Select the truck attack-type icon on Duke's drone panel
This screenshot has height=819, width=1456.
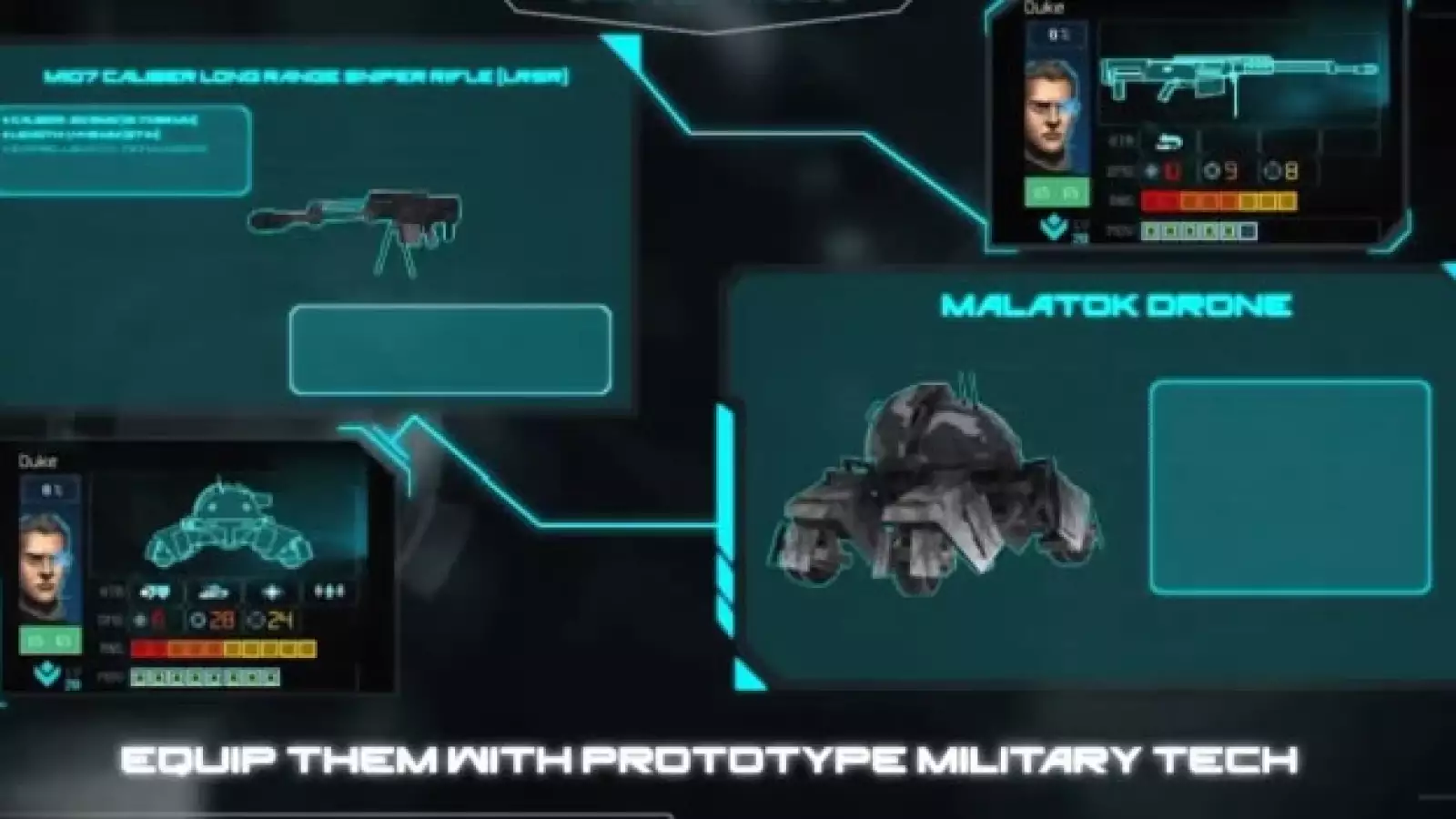coord(156,591)
